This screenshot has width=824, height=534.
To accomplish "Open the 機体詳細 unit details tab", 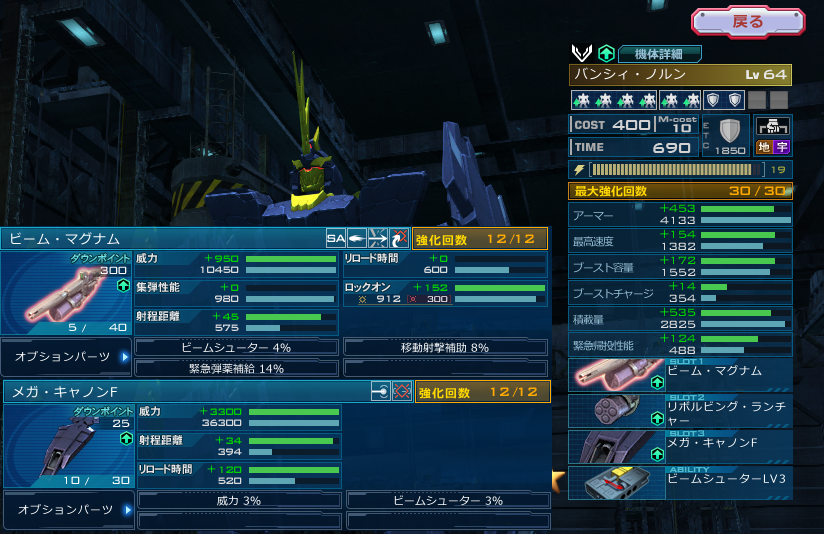I will click(659, 54).
